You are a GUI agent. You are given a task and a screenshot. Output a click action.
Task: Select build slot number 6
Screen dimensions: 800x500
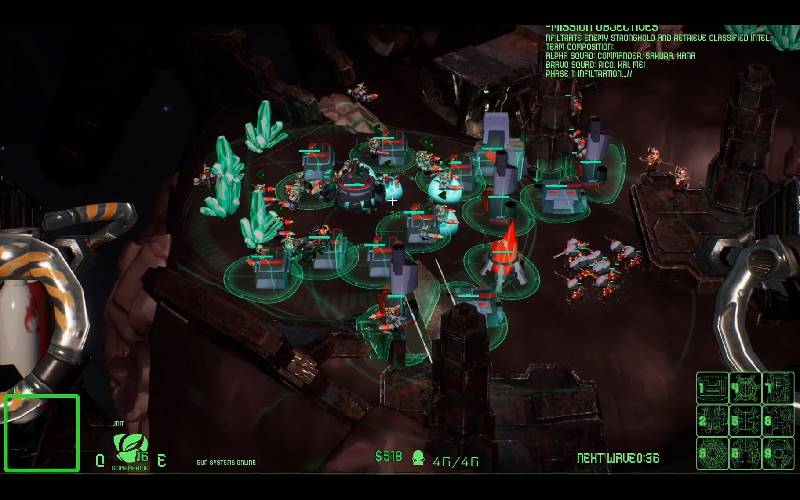click(745, 452)
